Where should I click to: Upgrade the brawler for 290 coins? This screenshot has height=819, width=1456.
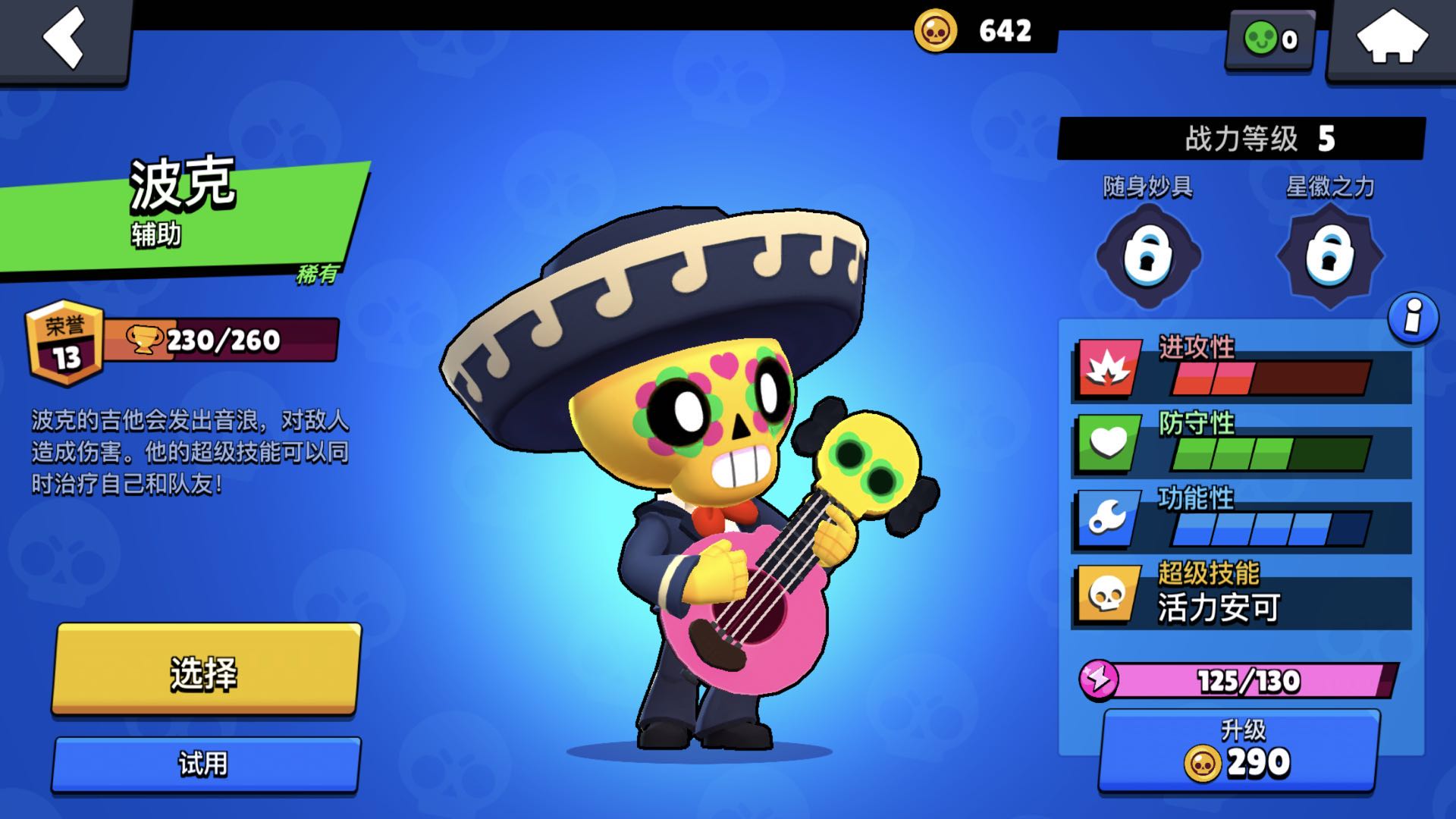[x=1239, y=750]
